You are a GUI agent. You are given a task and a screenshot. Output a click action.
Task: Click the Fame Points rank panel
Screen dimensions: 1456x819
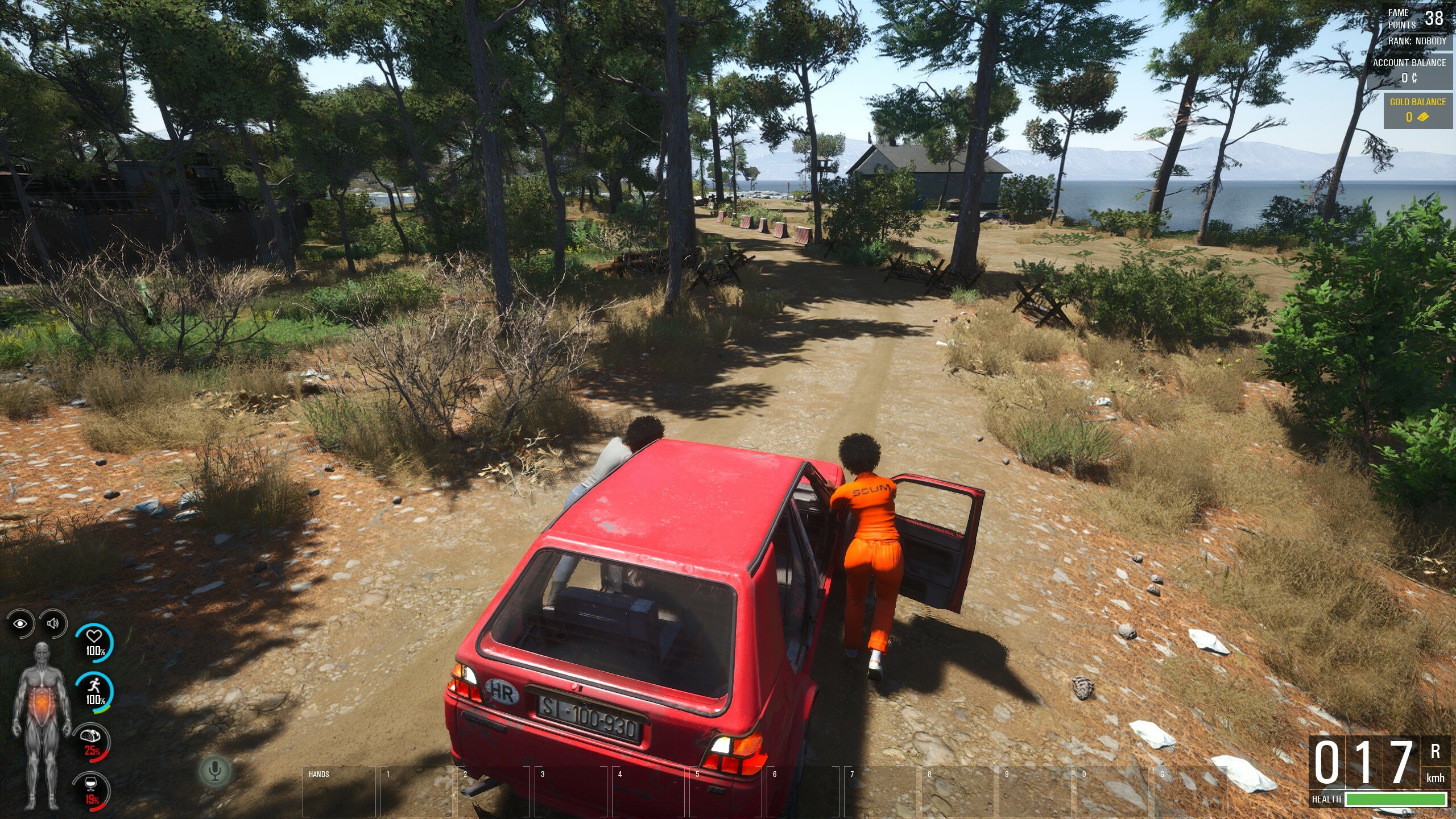pos(1416,26)
